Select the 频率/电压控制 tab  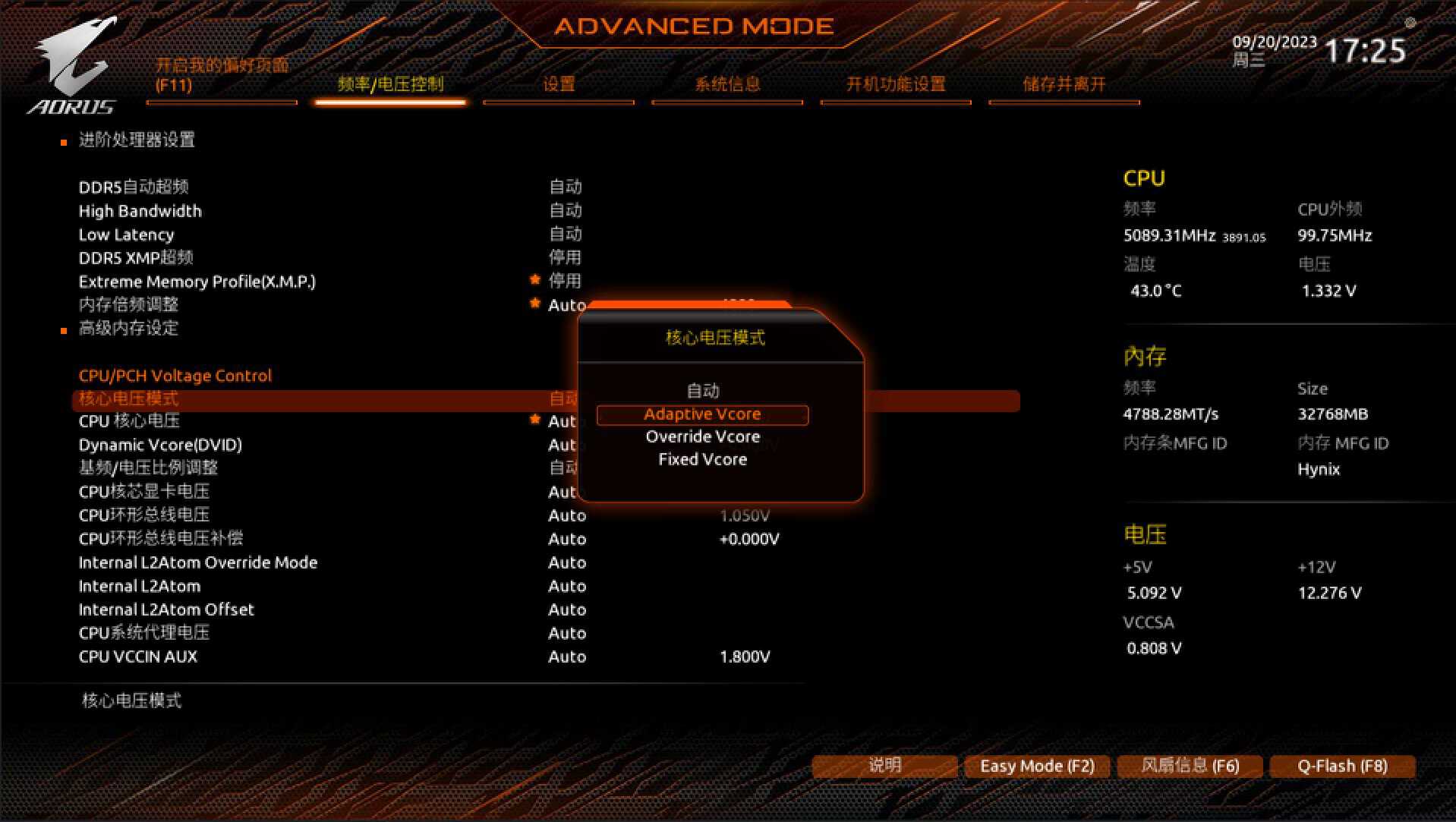click(x=390, y=84)
